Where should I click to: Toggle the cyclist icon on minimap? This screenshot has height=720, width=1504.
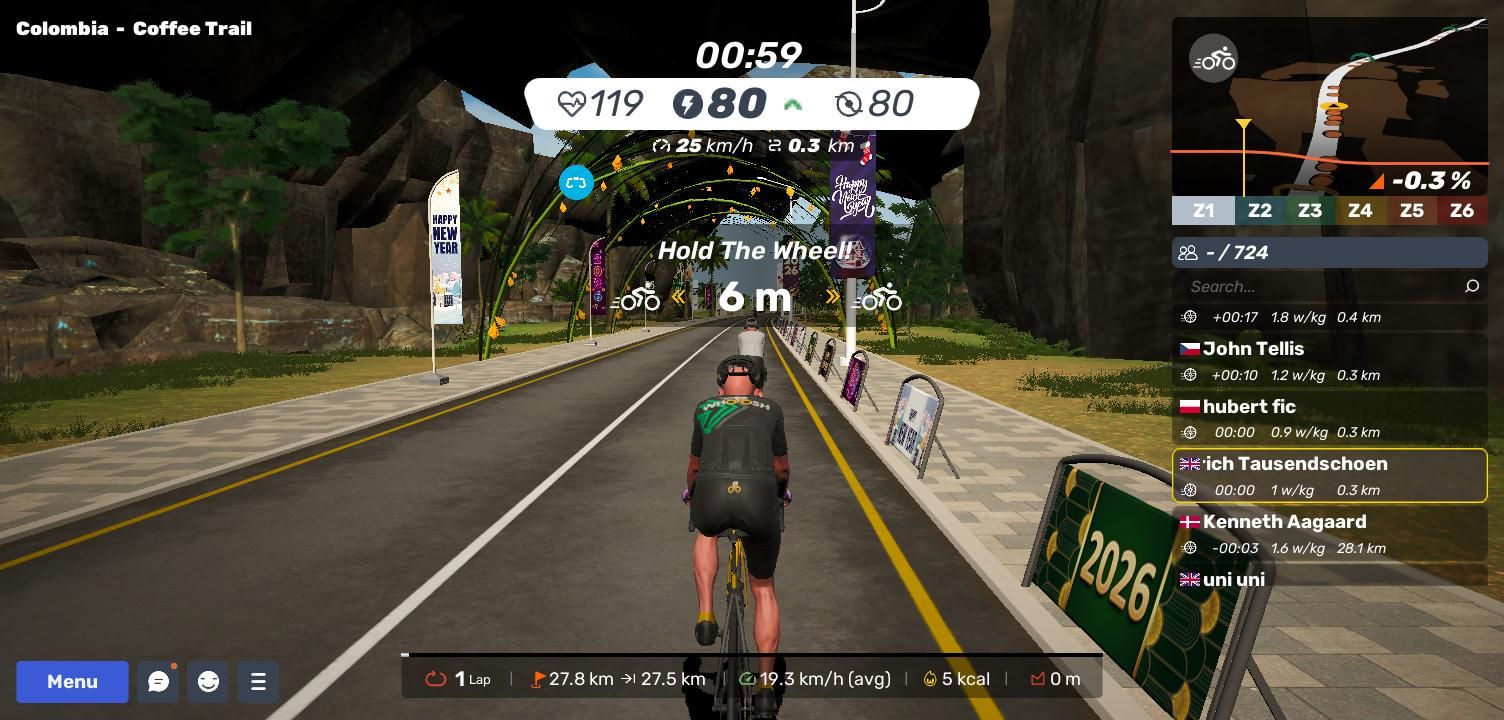coord(1213,59)
